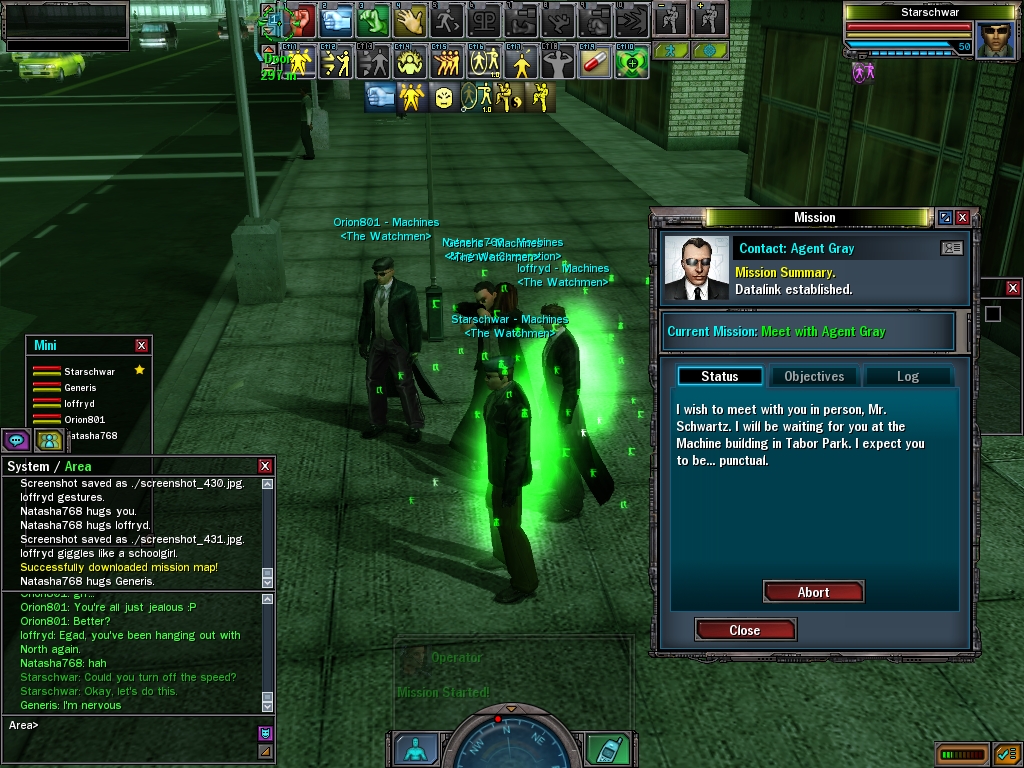Toggle the purple chat bubble button
The width and height of the screenshot is (1024, 768).
(x=16, y=439)
